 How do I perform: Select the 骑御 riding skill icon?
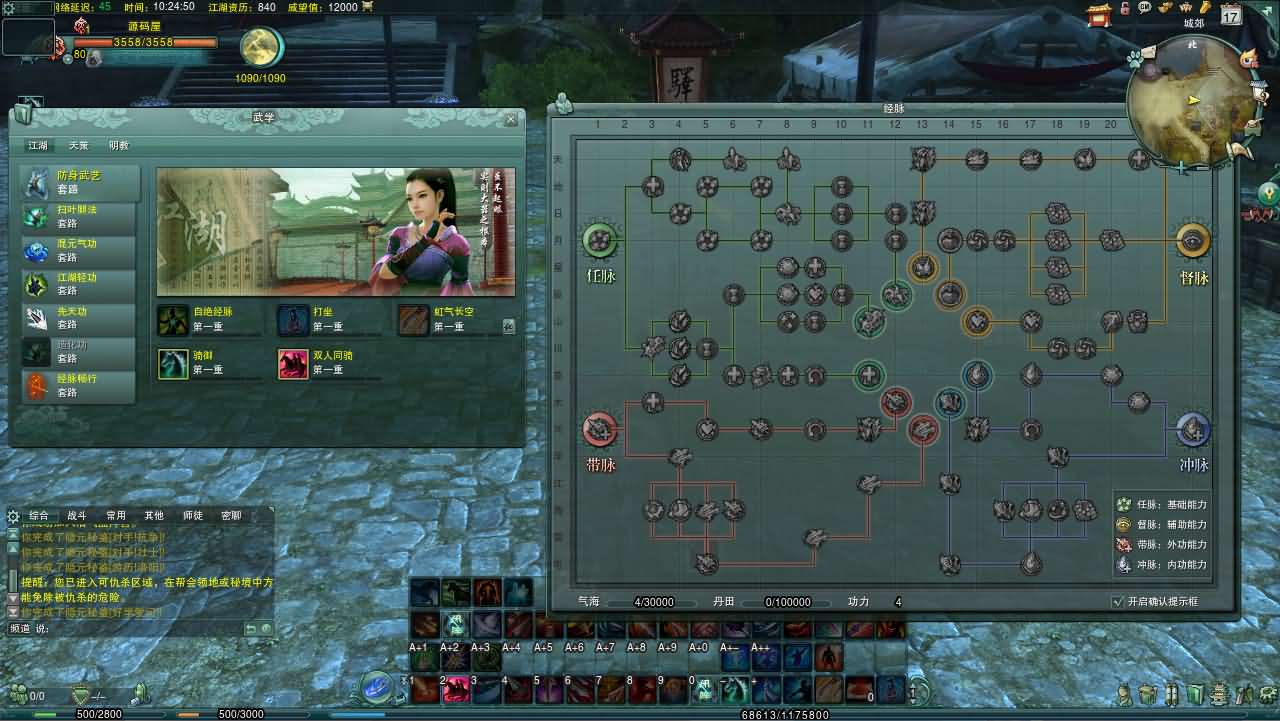click(x=173, y=363)
